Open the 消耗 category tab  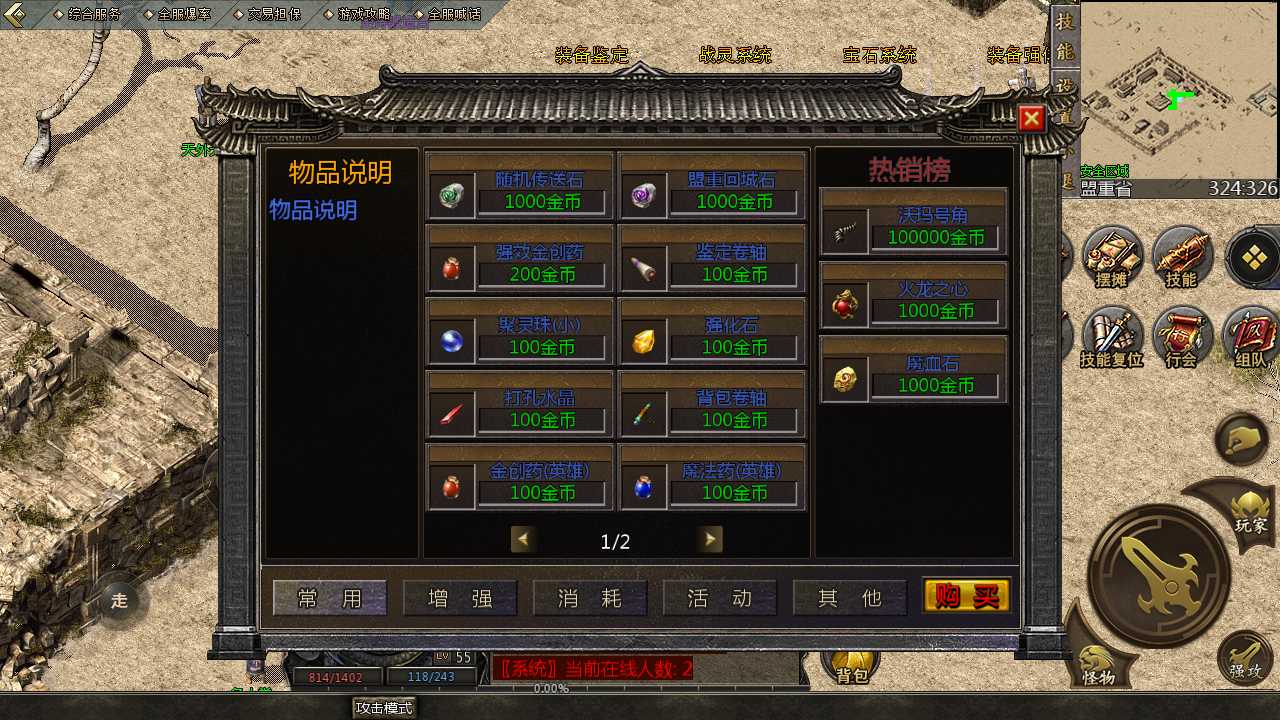(590, 598)
